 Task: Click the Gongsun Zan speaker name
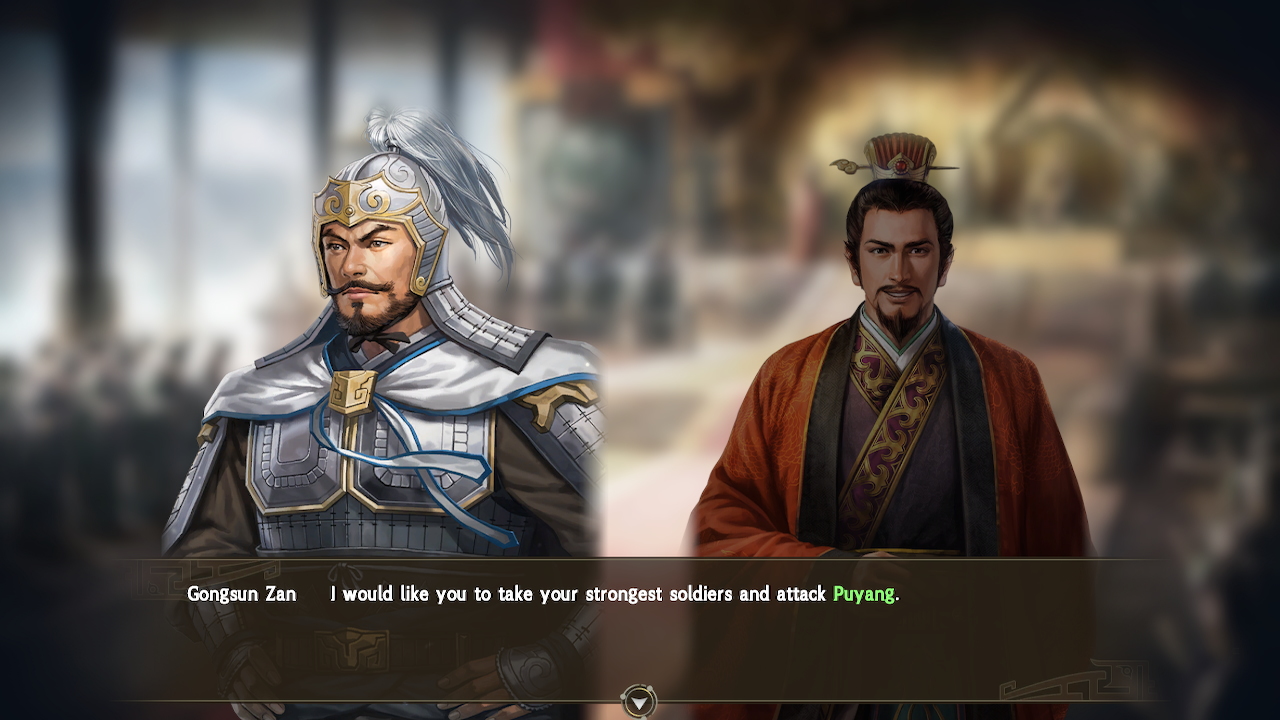(x=240, y=593)
